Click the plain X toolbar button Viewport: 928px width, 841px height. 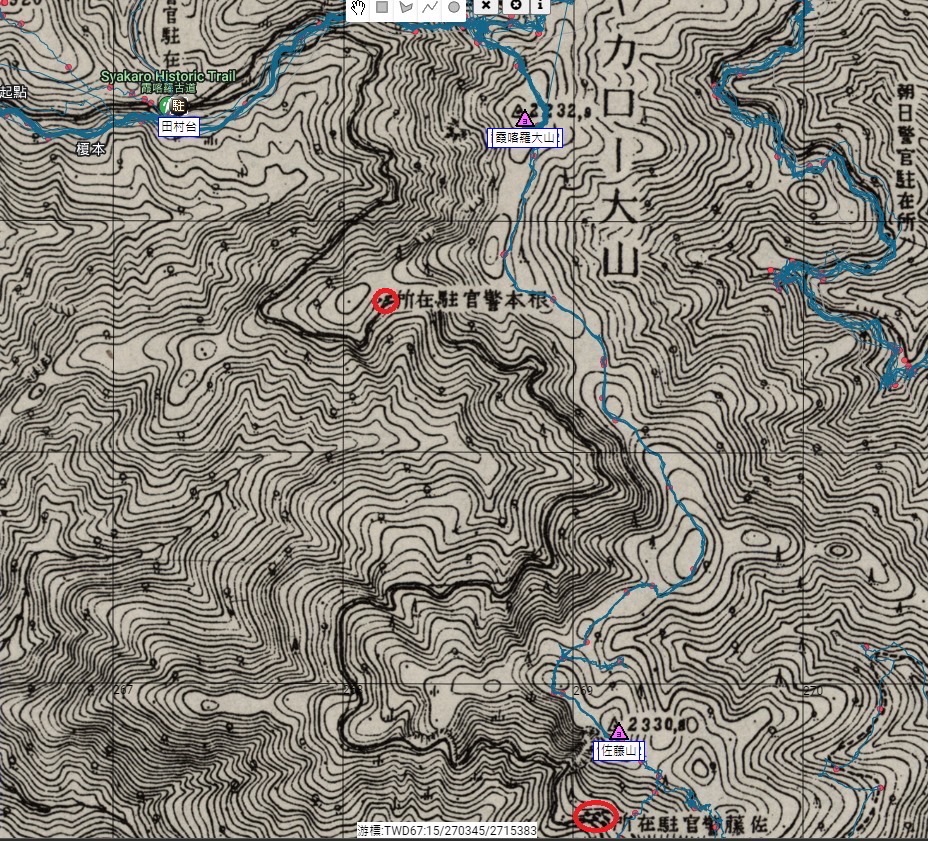pyautogui.click(x=486, y=6)
